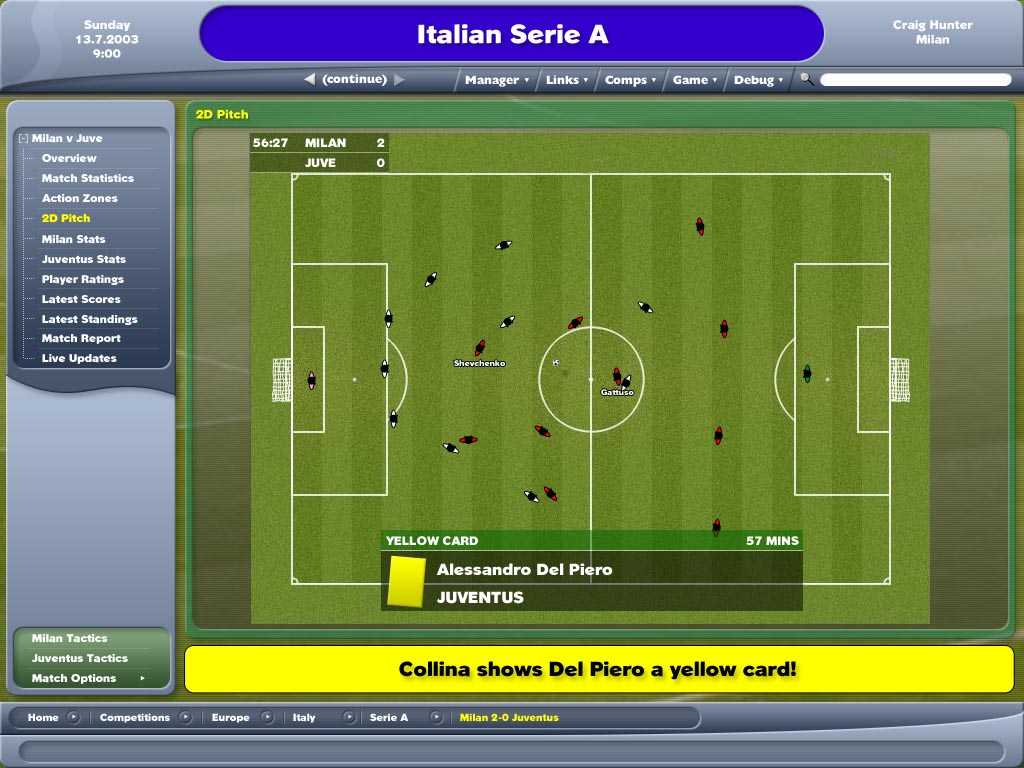Viewport: 1024px width, 768px height.
Task: Open Player Ratings
Action: click(82, 279)
